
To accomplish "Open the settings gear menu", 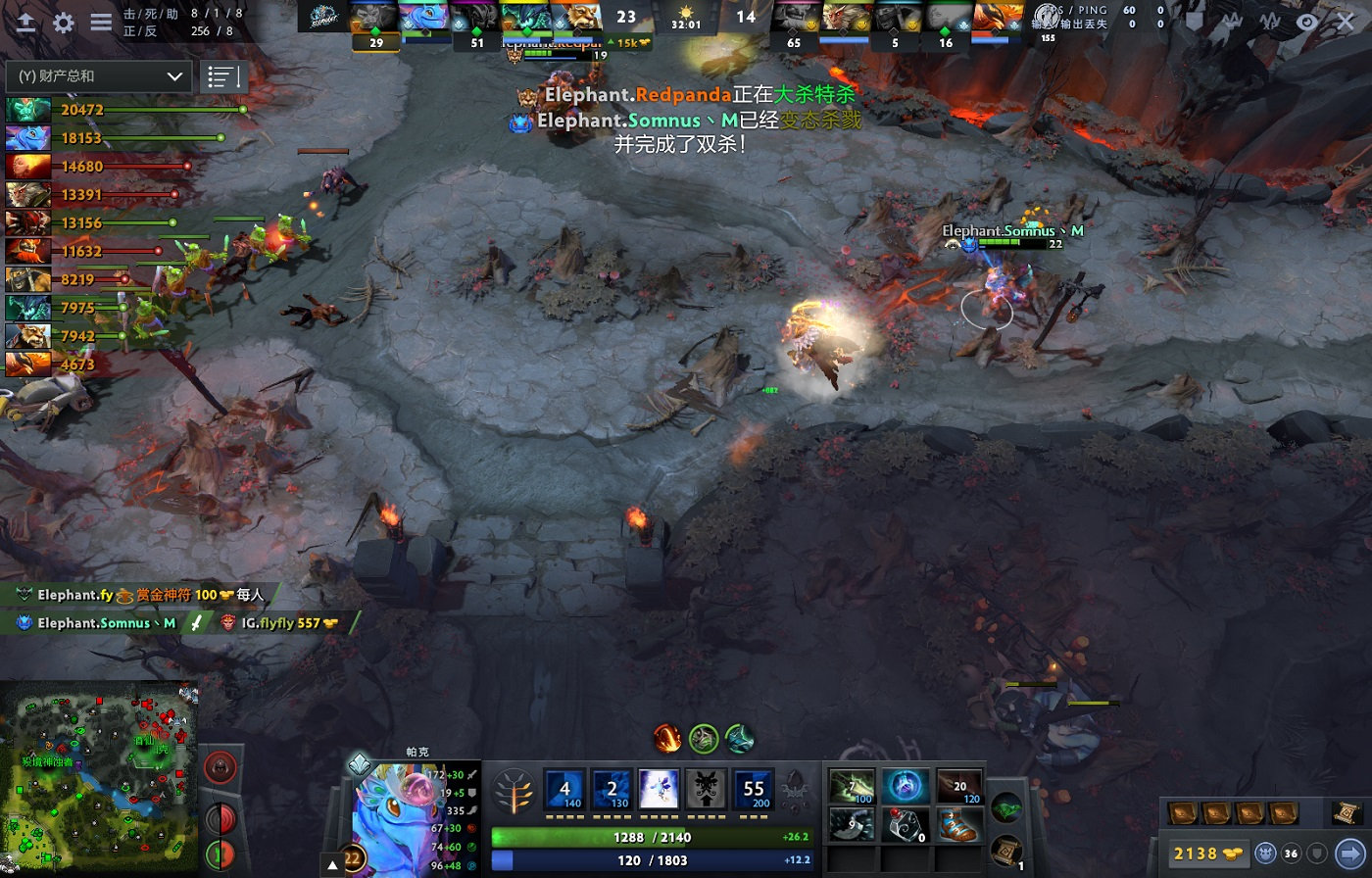I will click(x=64, y=23).
